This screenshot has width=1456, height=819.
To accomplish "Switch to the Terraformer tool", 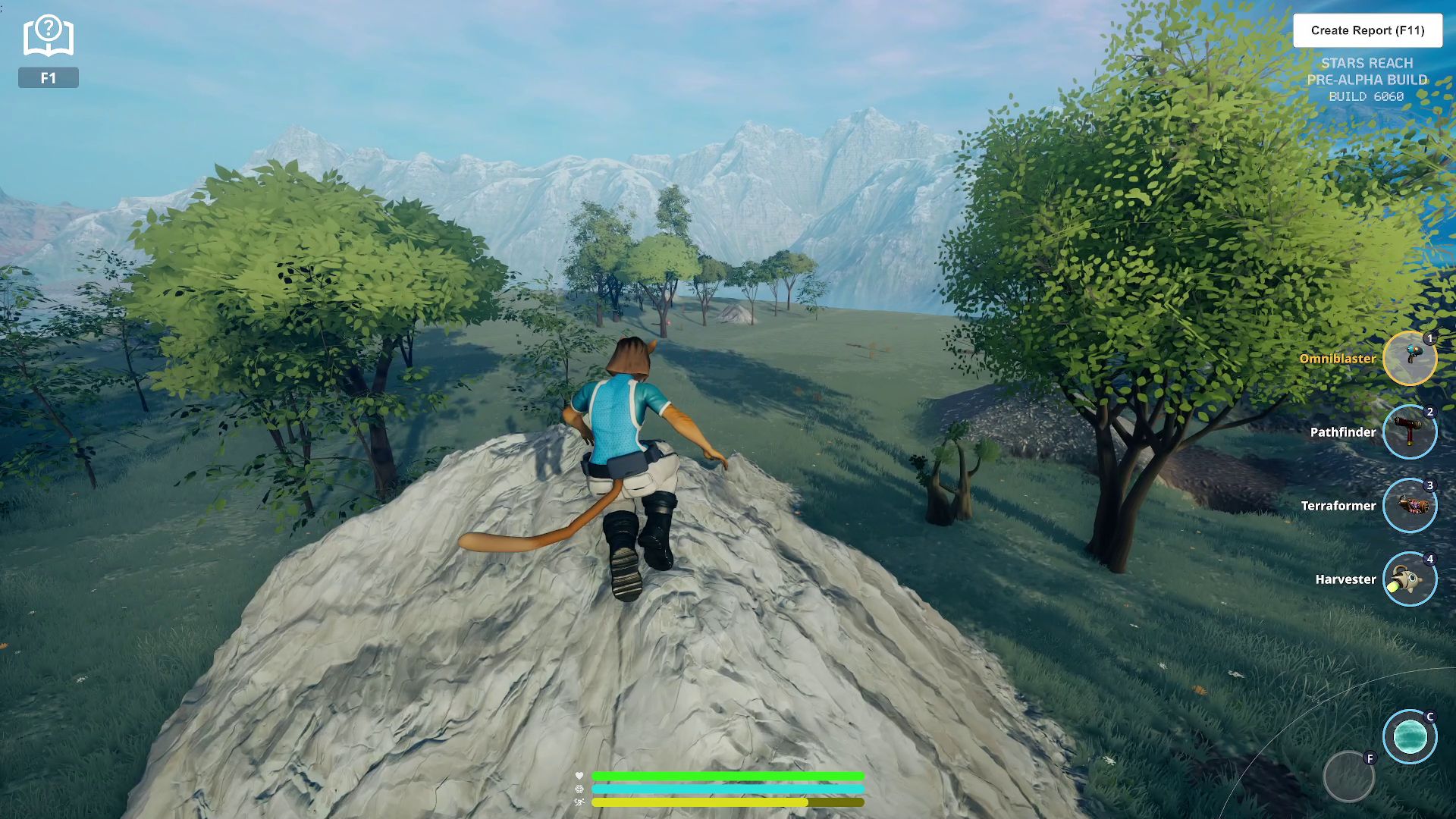I will tap(1409, 505).
